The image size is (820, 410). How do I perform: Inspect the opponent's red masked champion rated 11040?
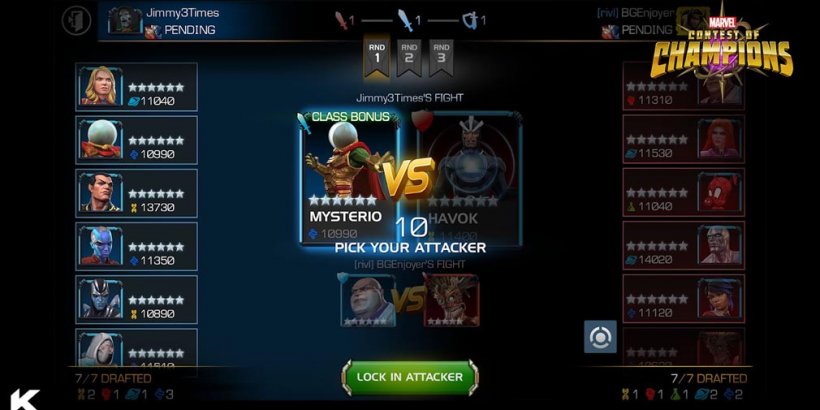click(x=683, y=192)
